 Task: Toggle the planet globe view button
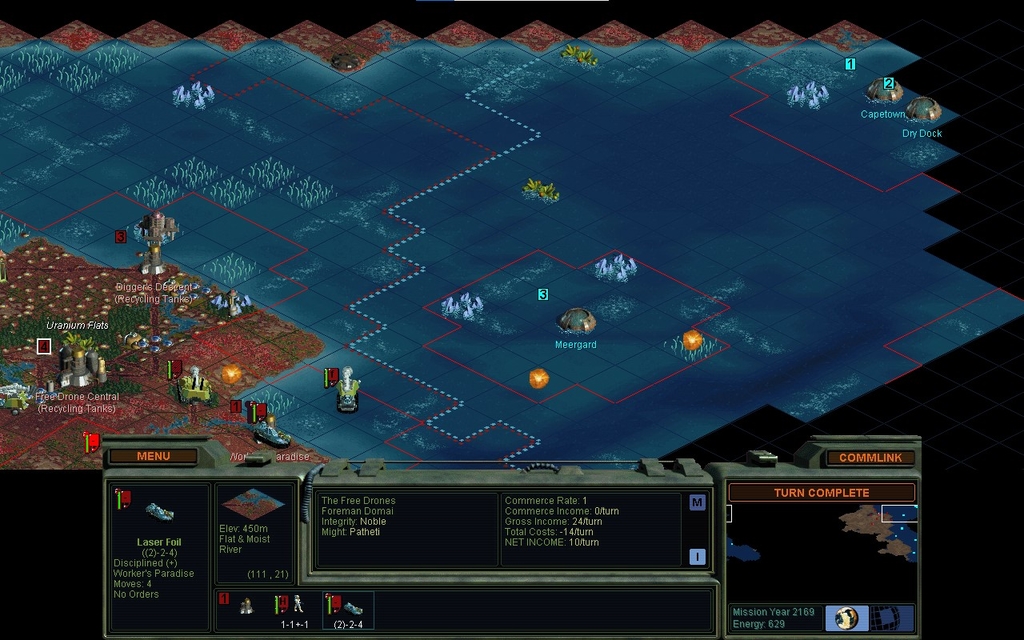[847, 617]
